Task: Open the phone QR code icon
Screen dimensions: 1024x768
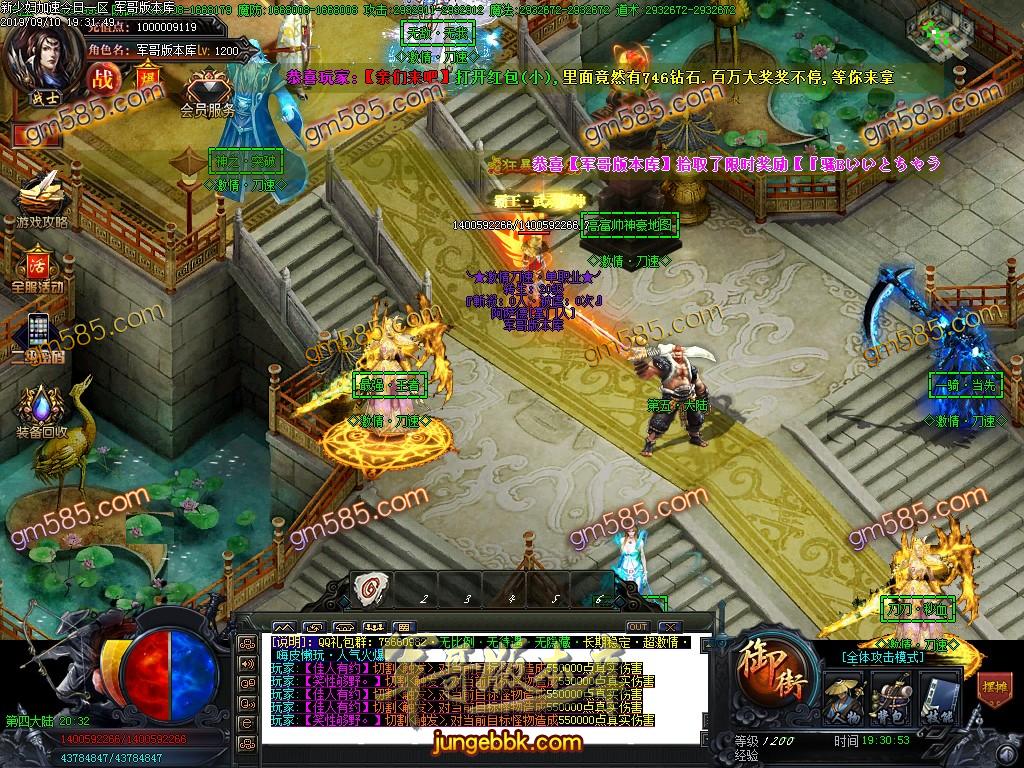Action: 38,332
